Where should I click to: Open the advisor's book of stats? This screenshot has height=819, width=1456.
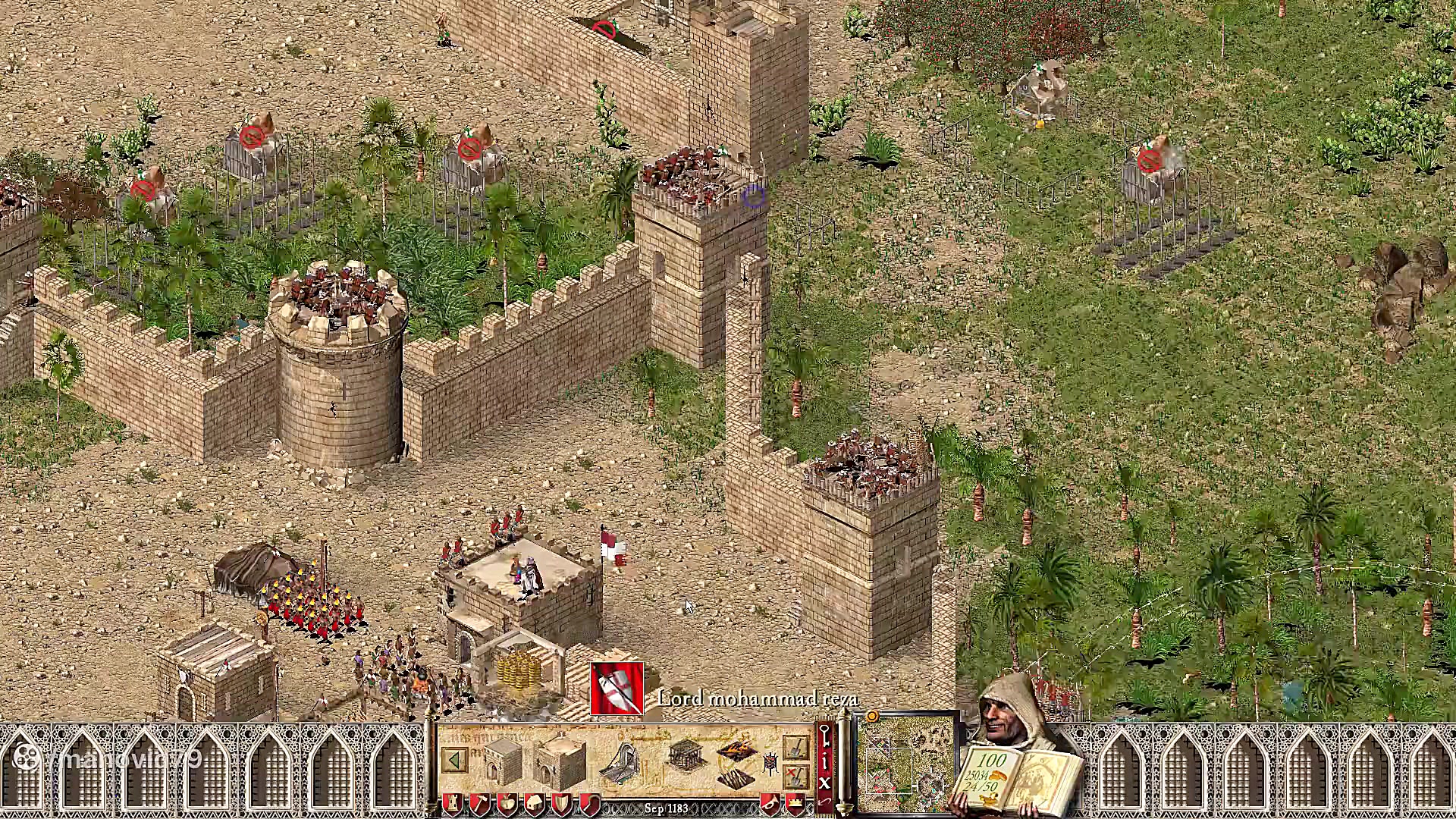pos(1016,777)
